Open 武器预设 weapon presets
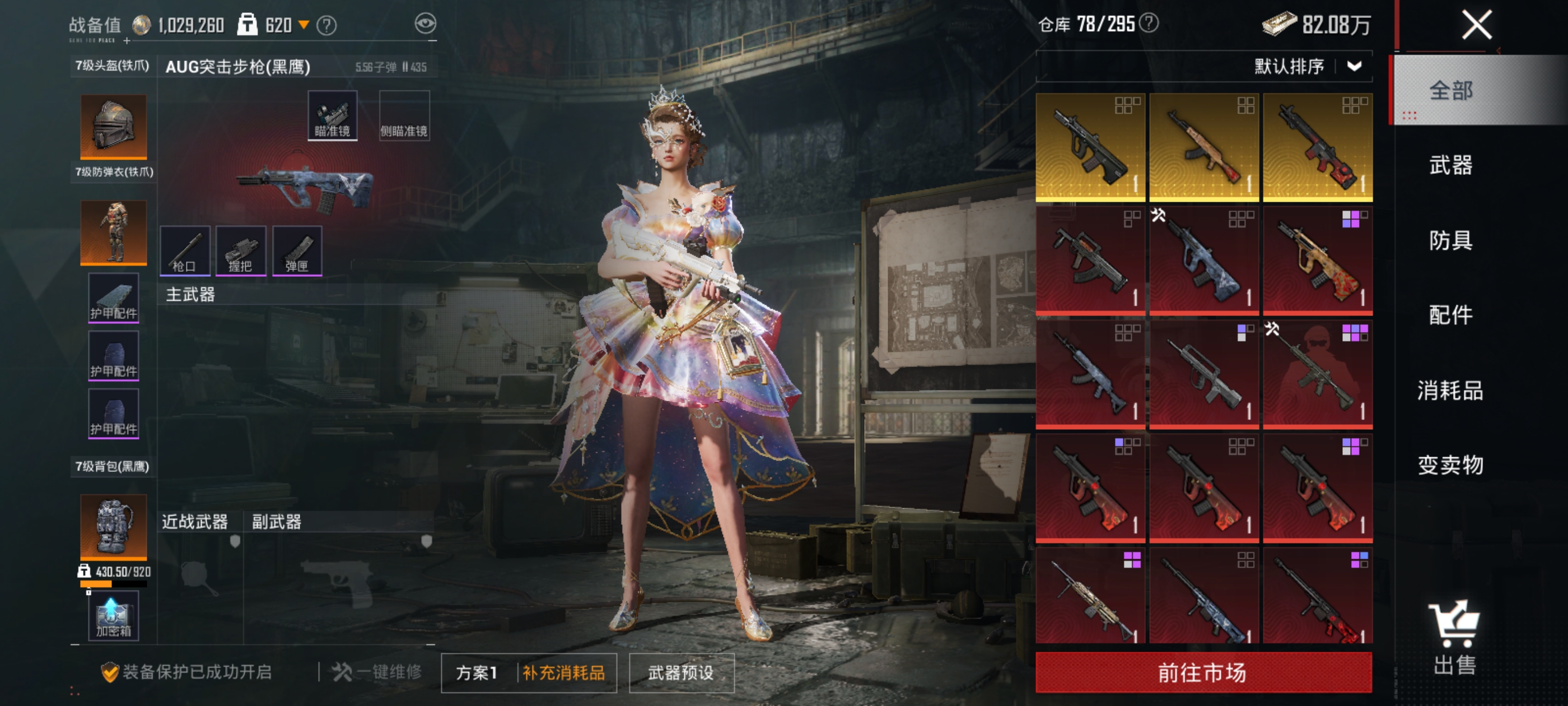 [x=681, y=672]
